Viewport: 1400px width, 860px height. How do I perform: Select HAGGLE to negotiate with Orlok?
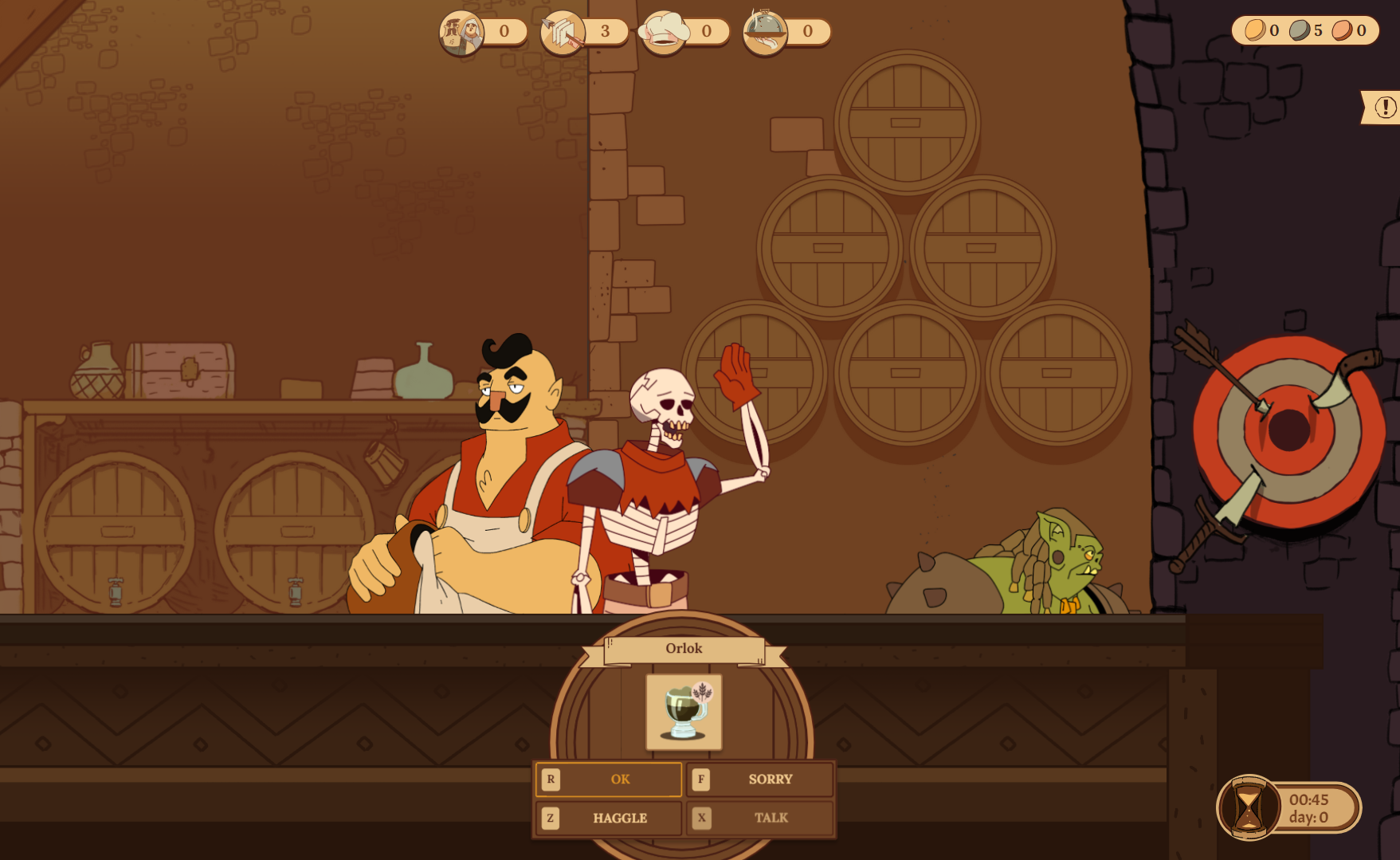tap(619, 817)
